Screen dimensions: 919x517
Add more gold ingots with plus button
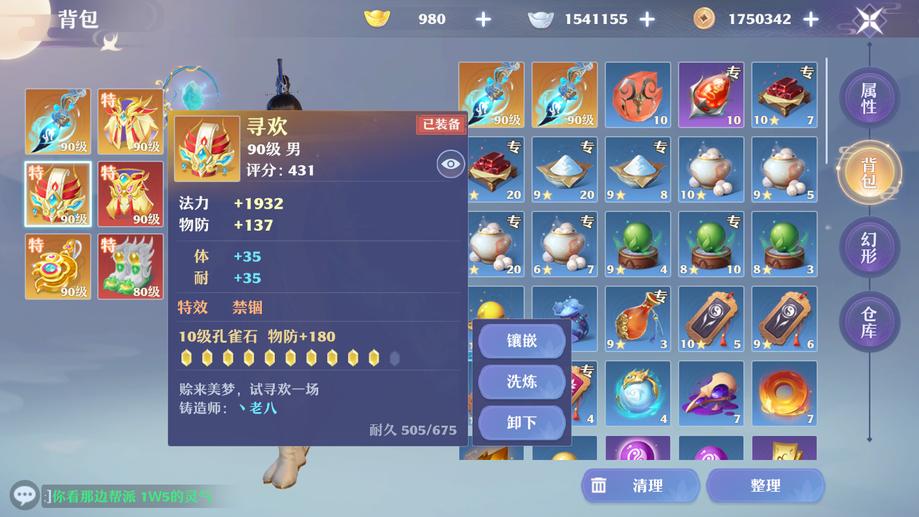483,19
